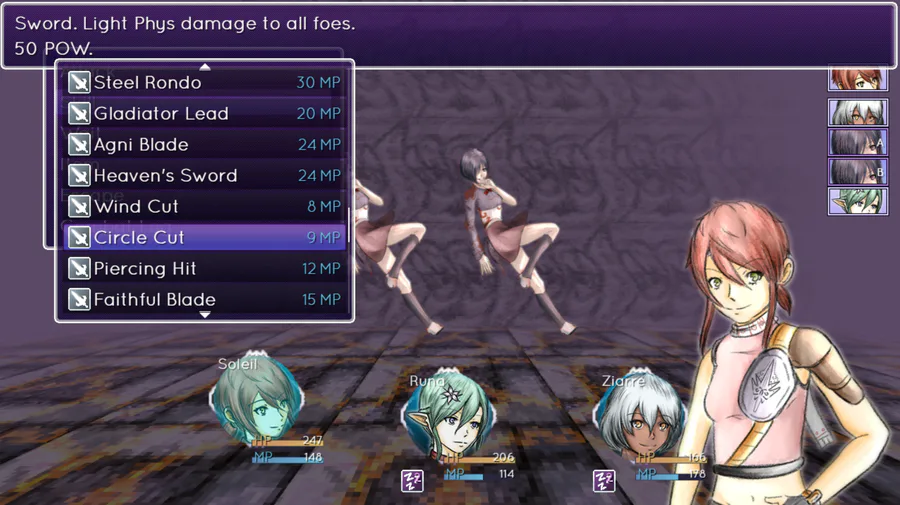
Task: Click the turn order portrait marked B
Action: click(x=857, y=172)
